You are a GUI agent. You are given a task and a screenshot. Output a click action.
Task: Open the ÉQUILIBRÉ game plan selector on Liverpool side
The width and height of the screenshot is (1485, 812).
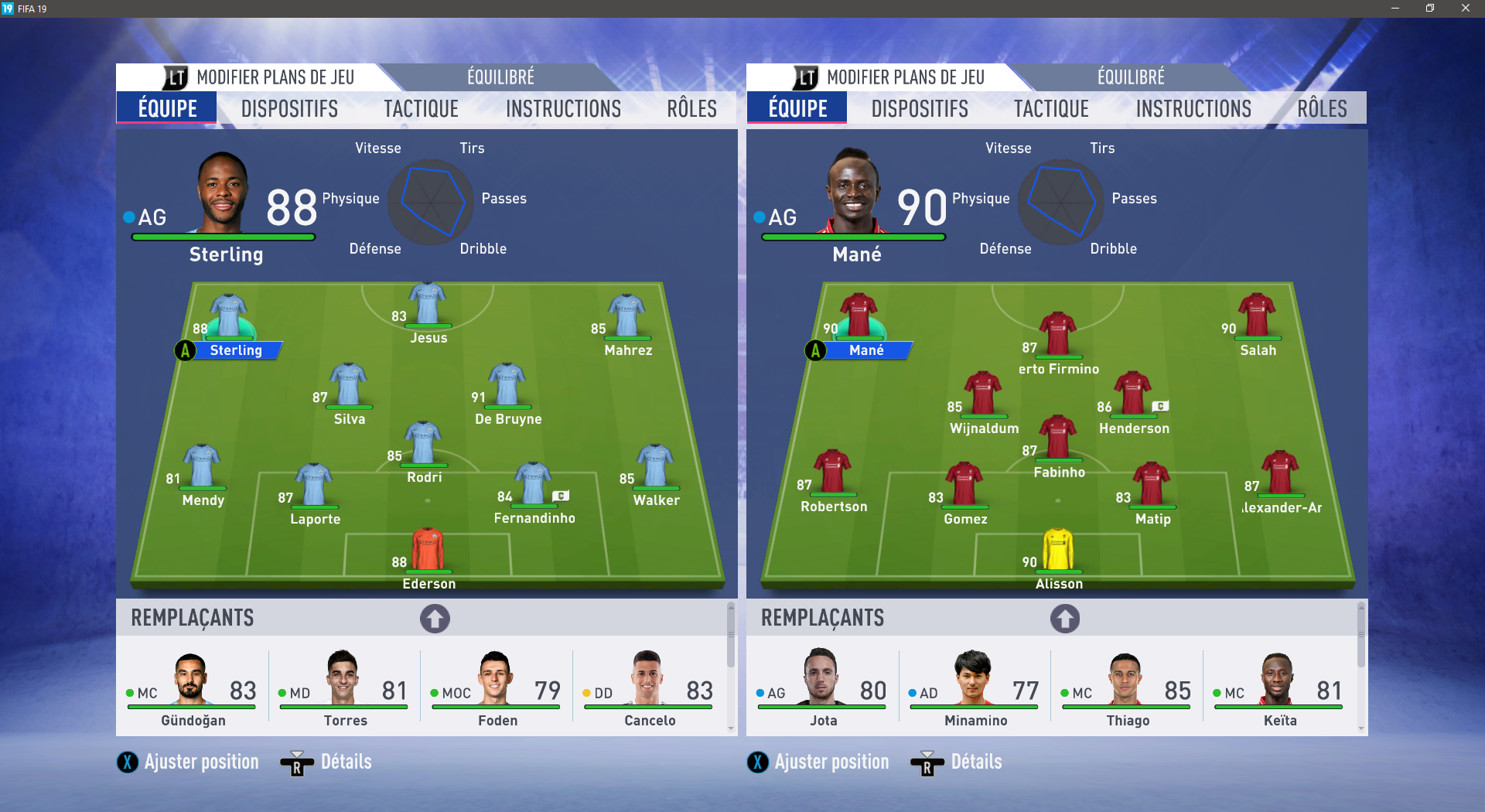point(1129,77)
